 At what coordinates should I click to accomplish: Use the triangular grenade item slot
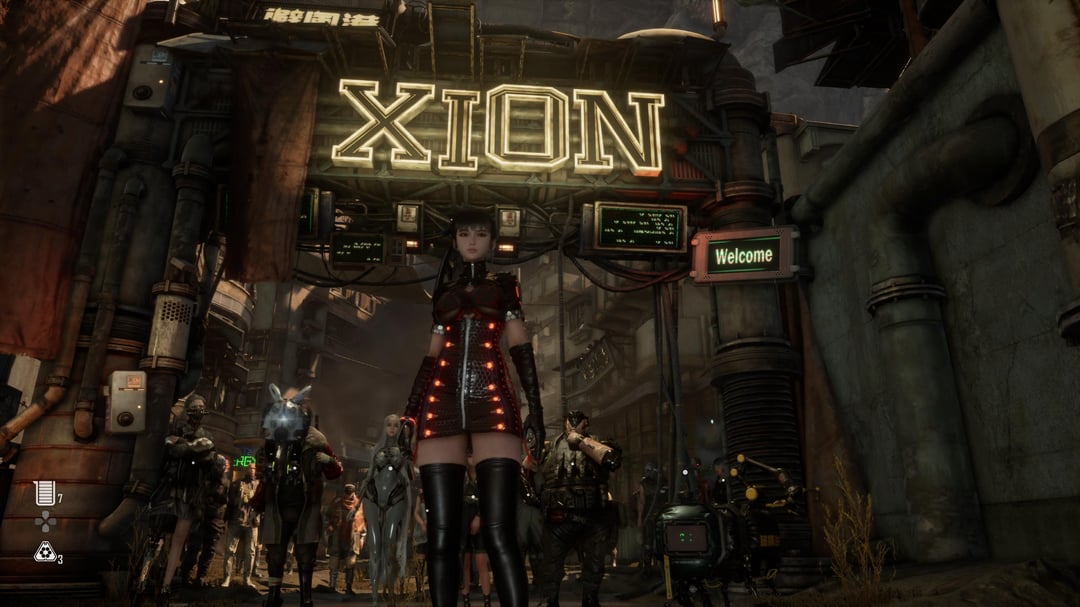pyautogui.click(x=45, y=551)
